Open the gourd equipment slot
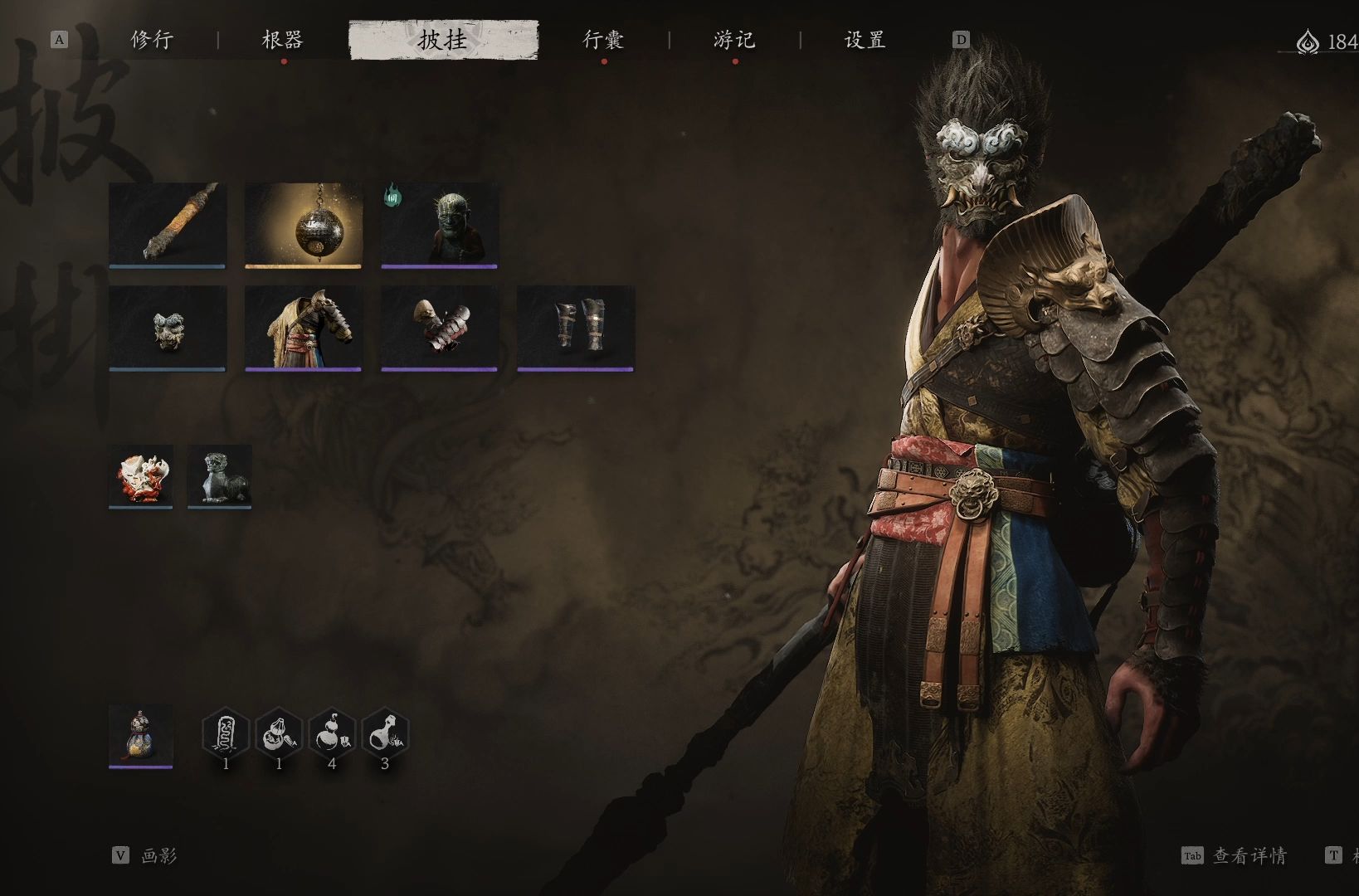This screenshot has width=1359, height=896. [x=141, y=735]
